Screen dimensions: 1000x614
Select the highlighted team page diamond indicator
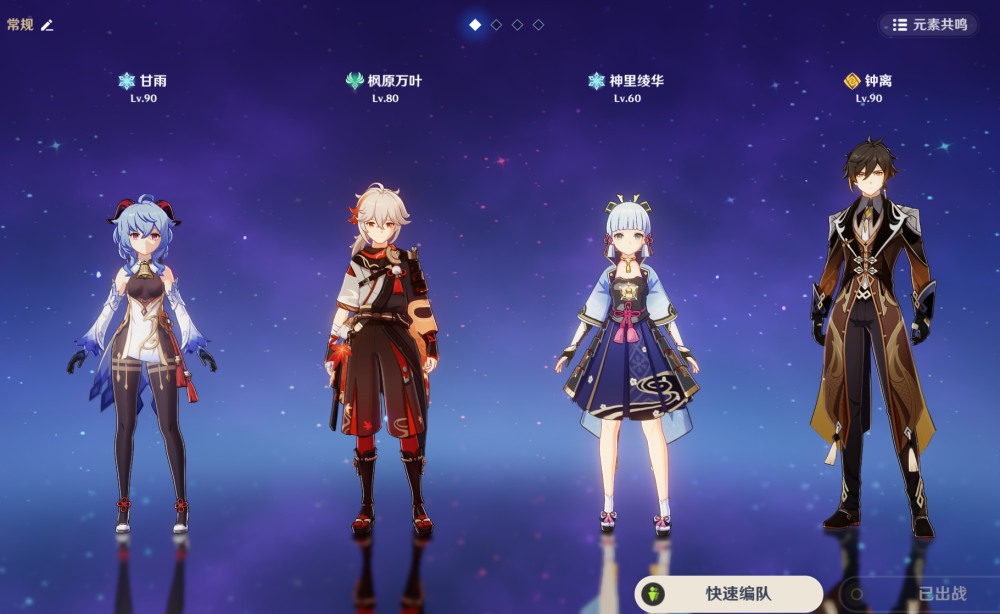475,25
